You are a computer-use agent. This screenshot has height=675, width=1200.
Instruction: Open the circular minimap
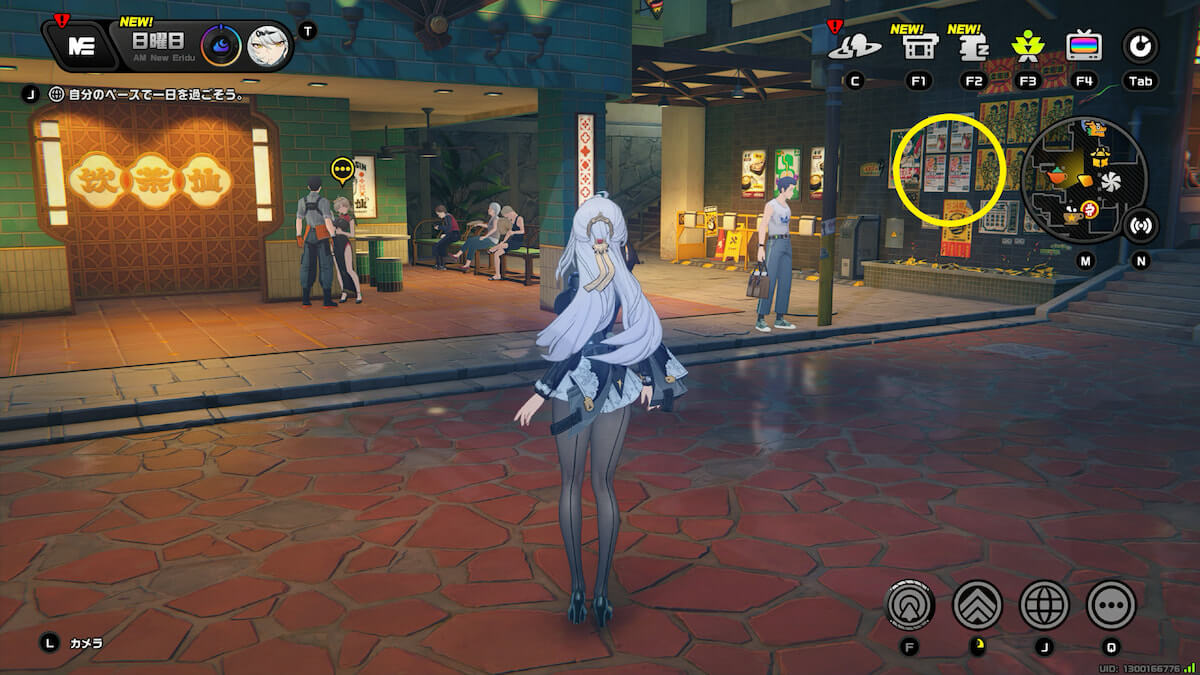point(1083,180)
